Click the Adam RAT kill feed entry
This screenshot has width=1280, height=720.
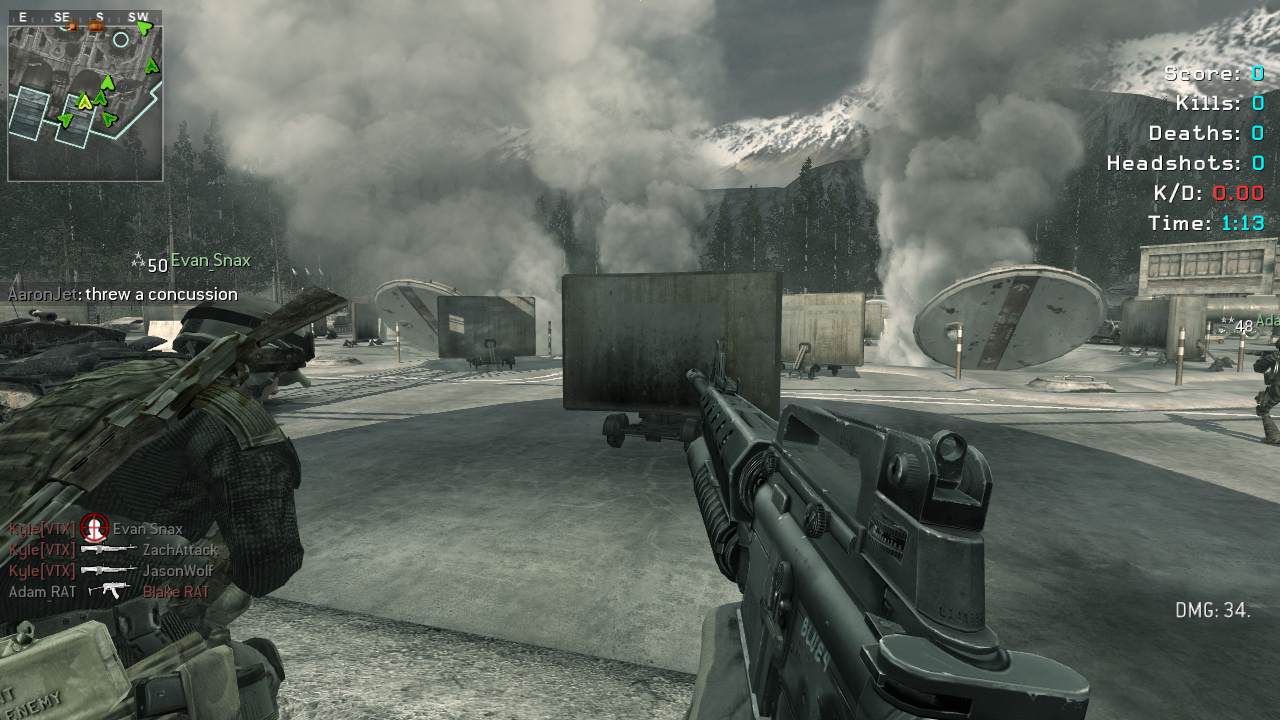(x=108, y=591)
